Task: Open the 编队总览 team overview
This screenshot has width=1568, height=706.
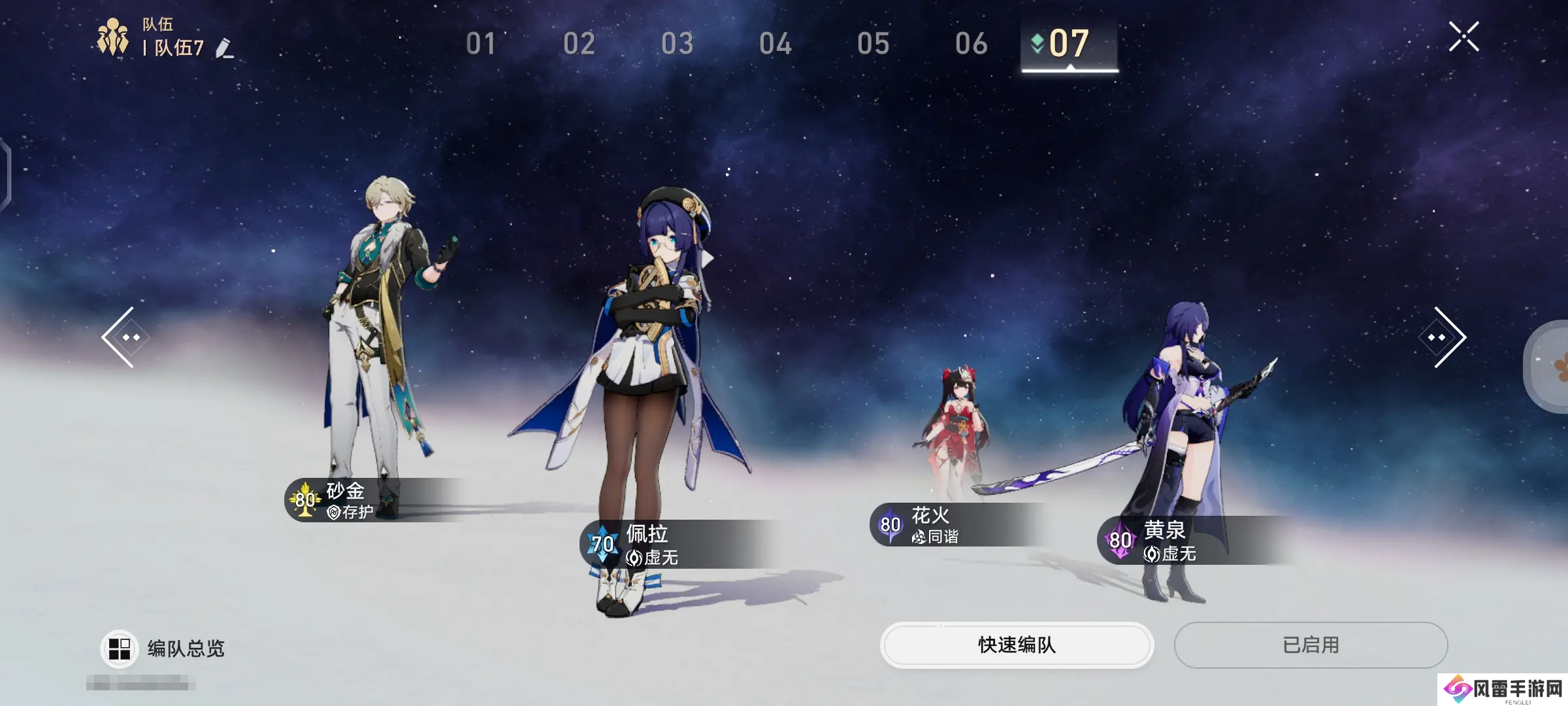Action: click(163, 648)
